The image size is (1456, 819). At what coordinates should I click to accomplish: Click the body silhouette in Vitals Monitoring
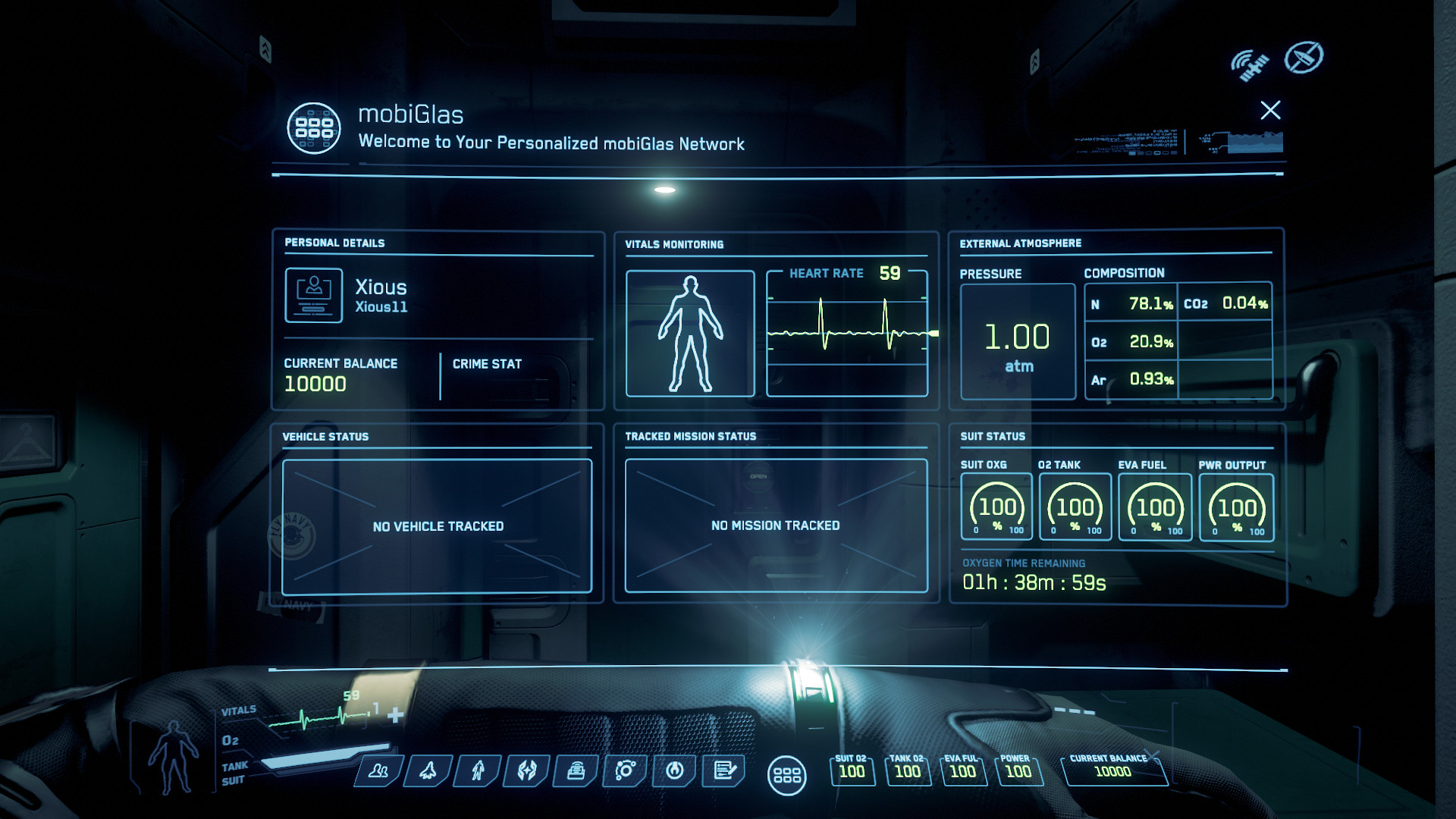(x=690, y=334)
